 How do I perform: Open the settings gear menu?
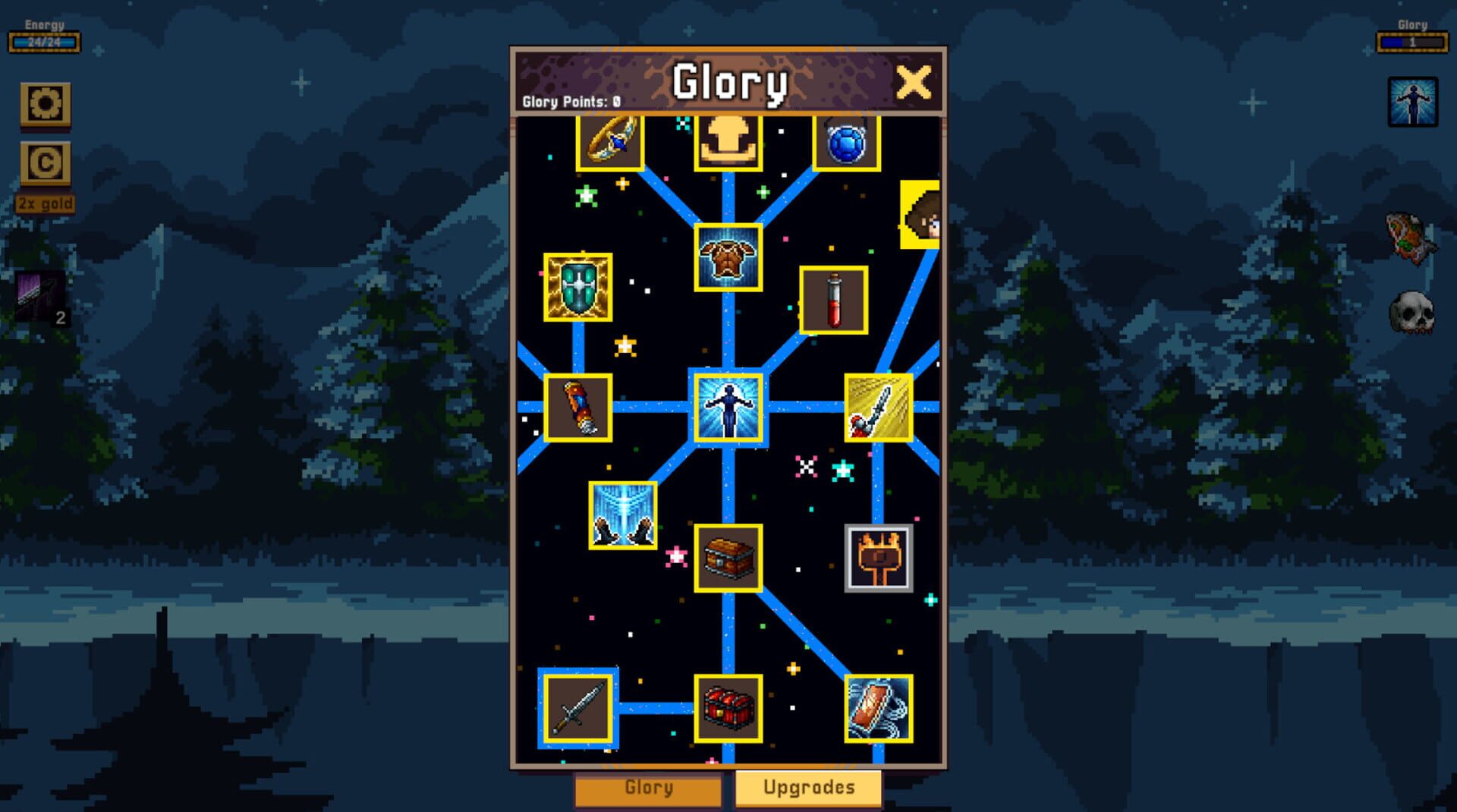(46, 104)
